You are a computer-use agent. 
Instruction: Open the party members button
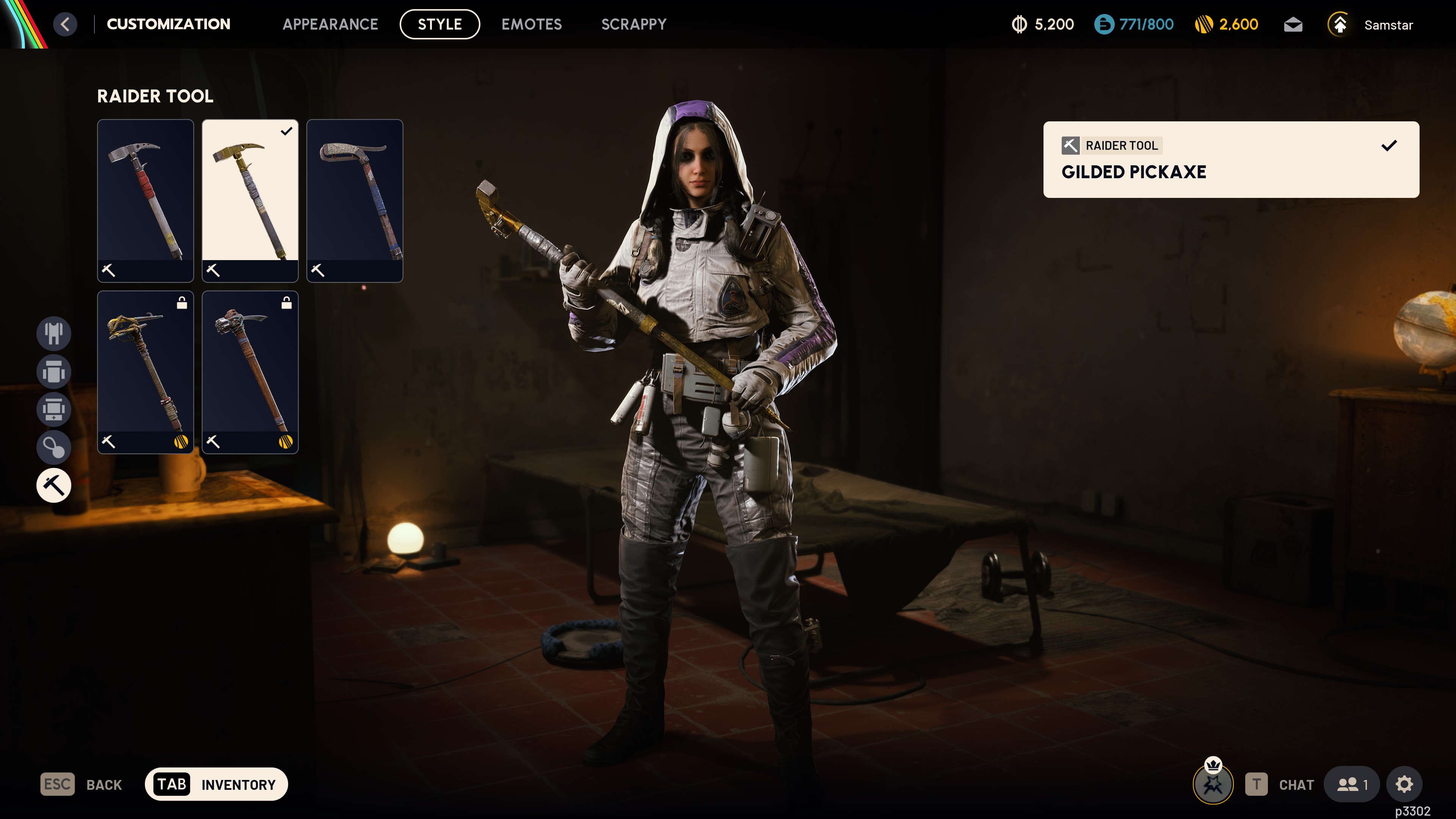click(1352, 784)
